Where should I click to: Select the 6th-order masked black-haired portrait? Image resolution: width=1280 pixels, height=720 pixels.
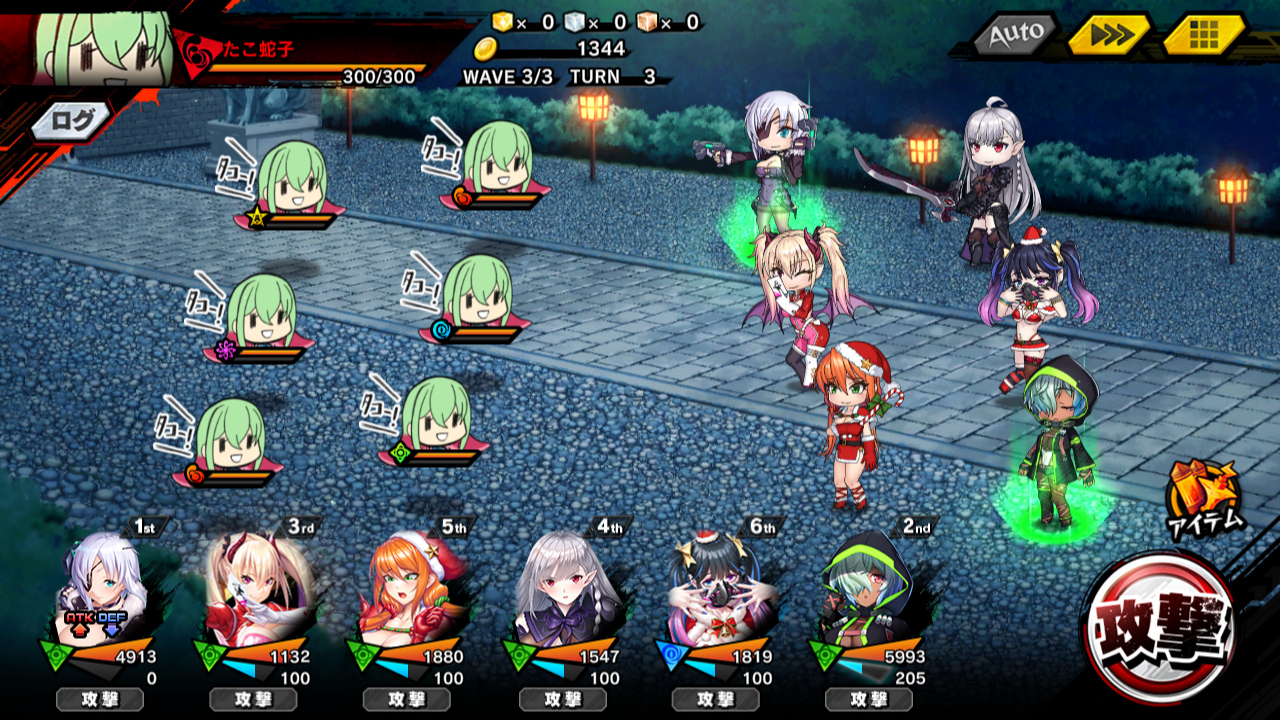712,588
